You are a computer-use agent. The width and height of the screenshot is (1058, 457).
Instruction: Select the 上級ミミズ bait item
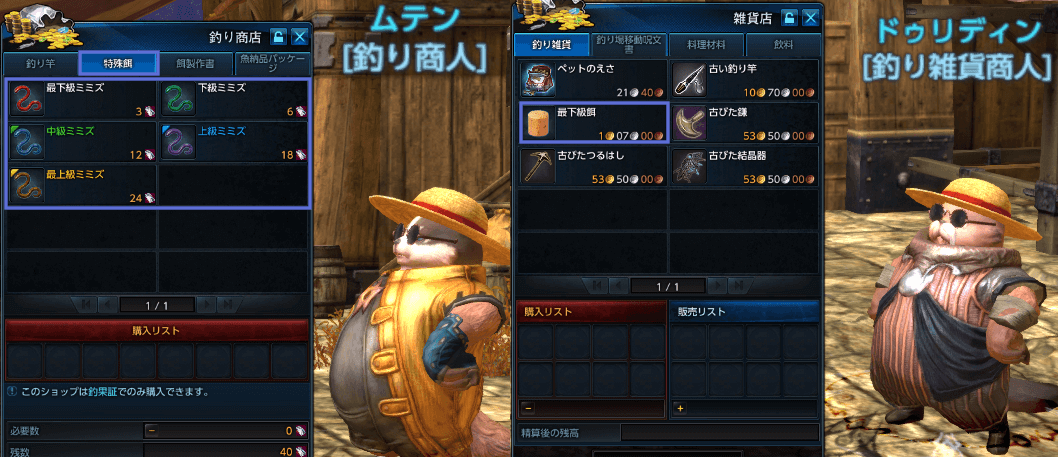(233, 141)
